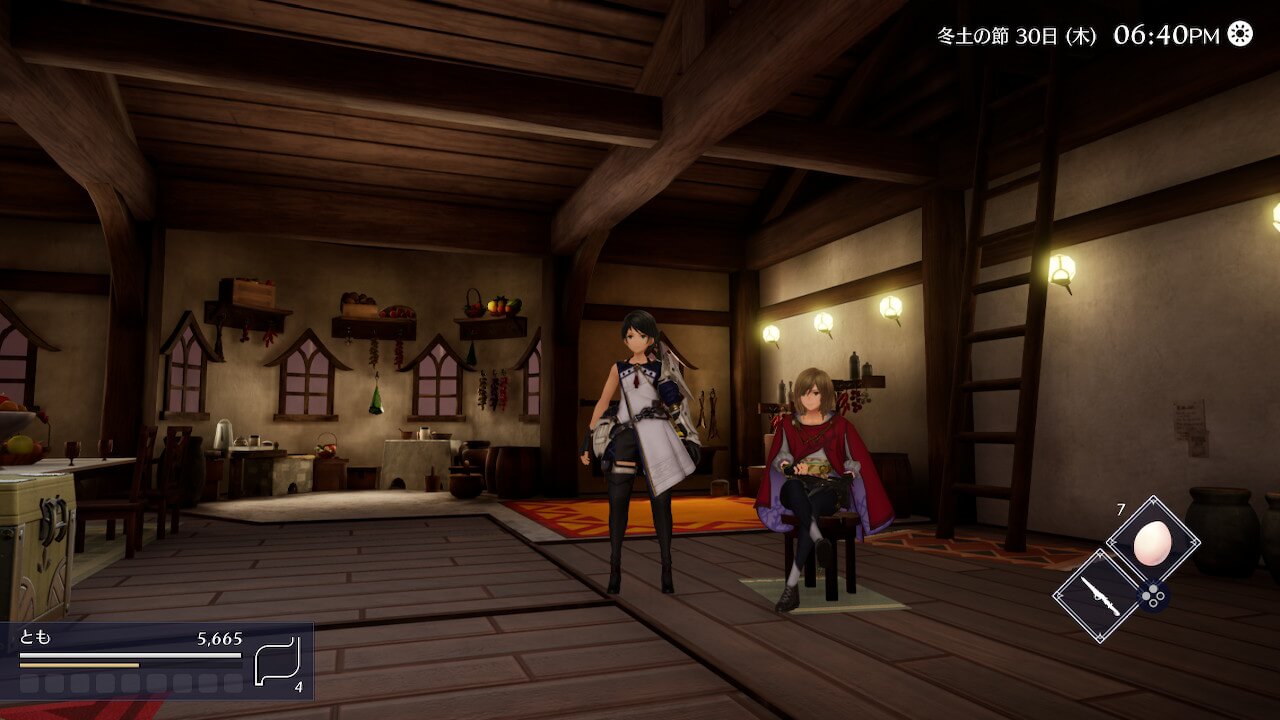
Task: Select the egg item slot
Action: pos(1152,542)
